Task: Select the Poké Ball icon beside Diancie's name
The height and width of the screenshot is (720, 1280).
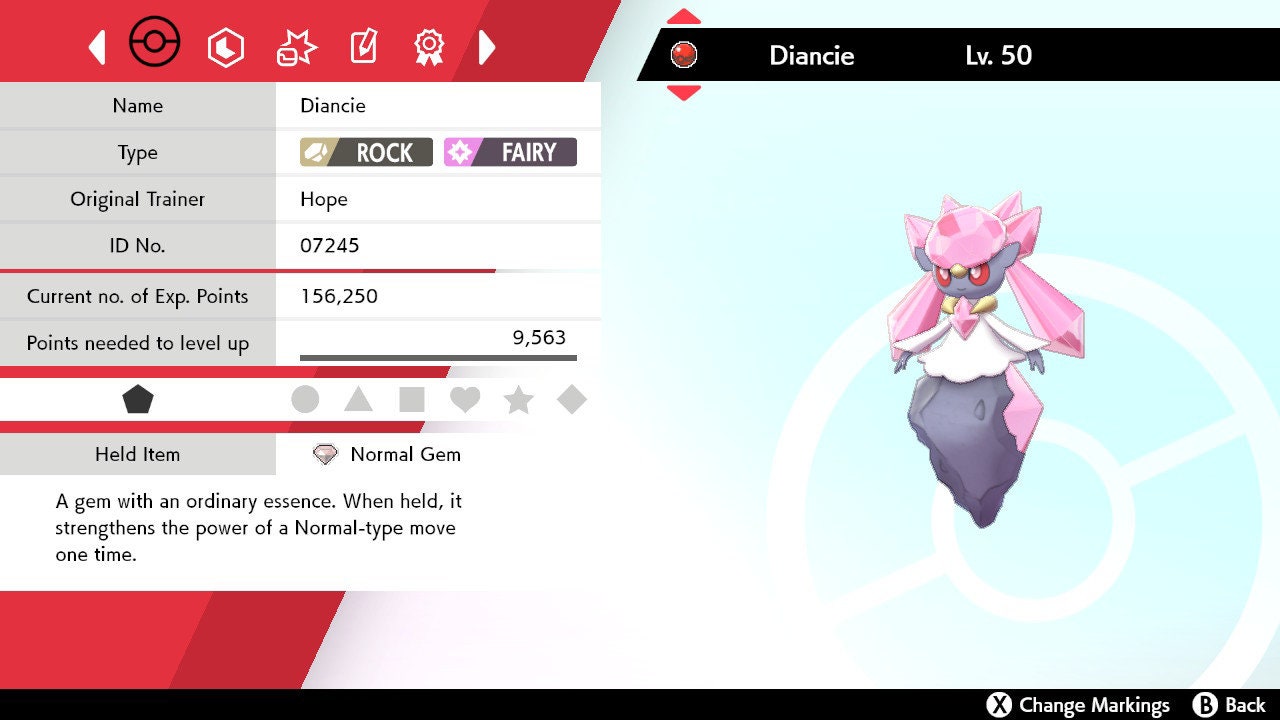Action: pyautogui.click(x=685, y=55)
